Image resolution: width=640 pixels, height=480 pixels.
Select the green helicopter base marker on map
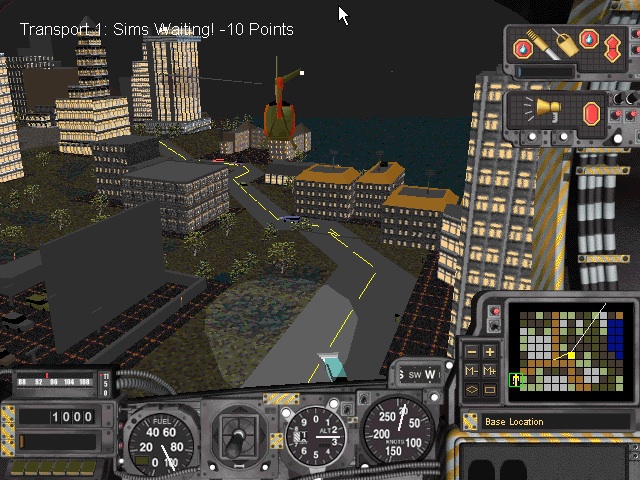[x=517, y=379]
